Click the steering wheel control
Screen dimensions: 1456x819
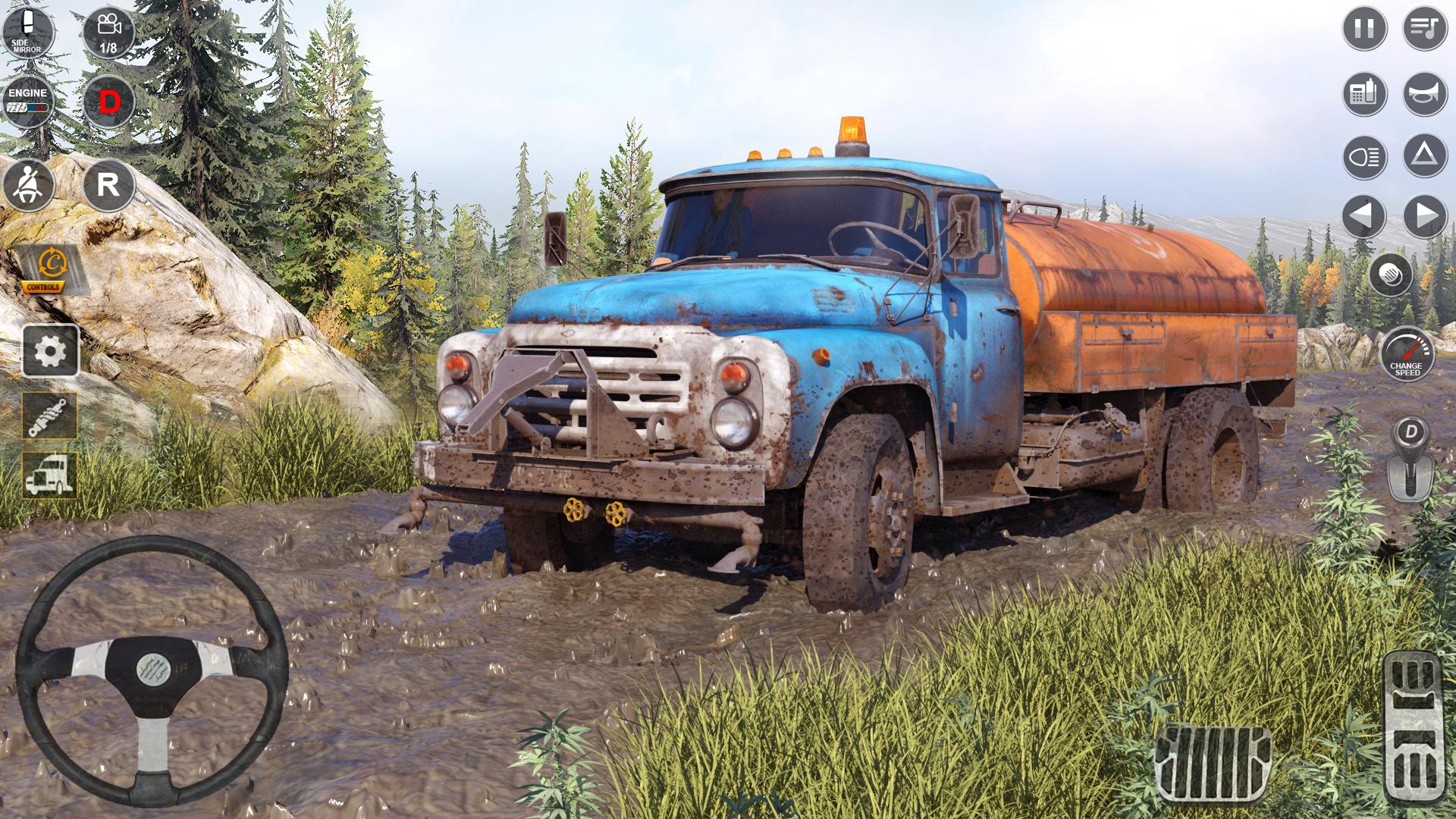(x=152, y=672)
